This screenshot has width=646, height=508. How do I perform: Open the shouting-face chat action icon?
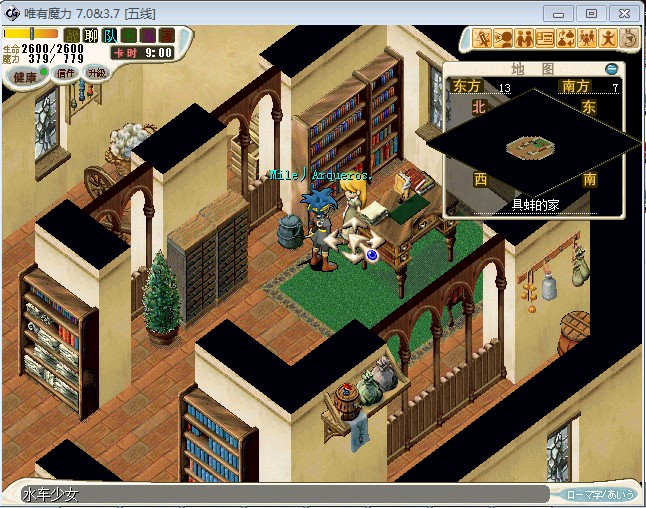click(x=503, y=39)
